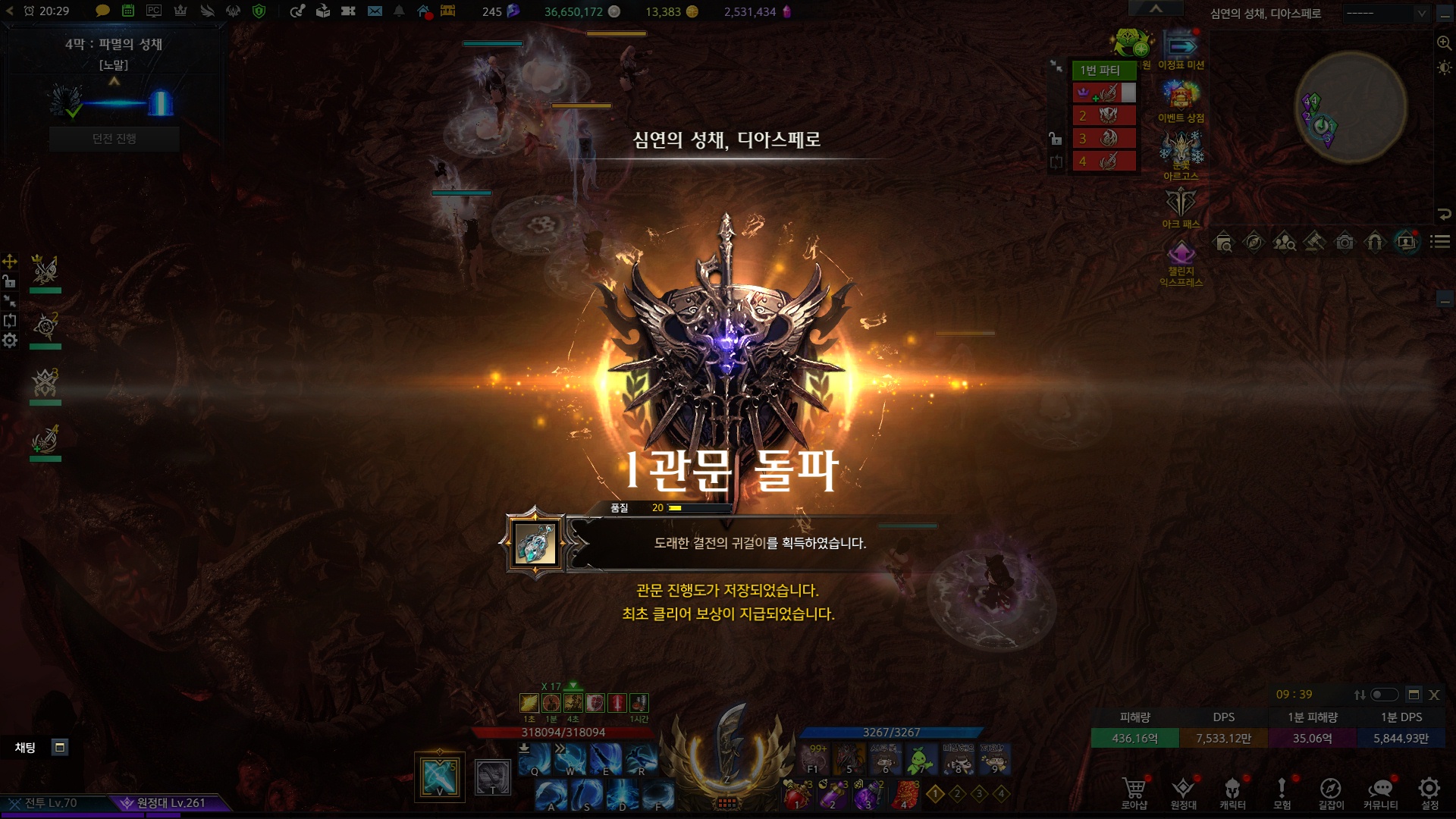Open the 챌린지 익스프레스 event

point(1181,263)
